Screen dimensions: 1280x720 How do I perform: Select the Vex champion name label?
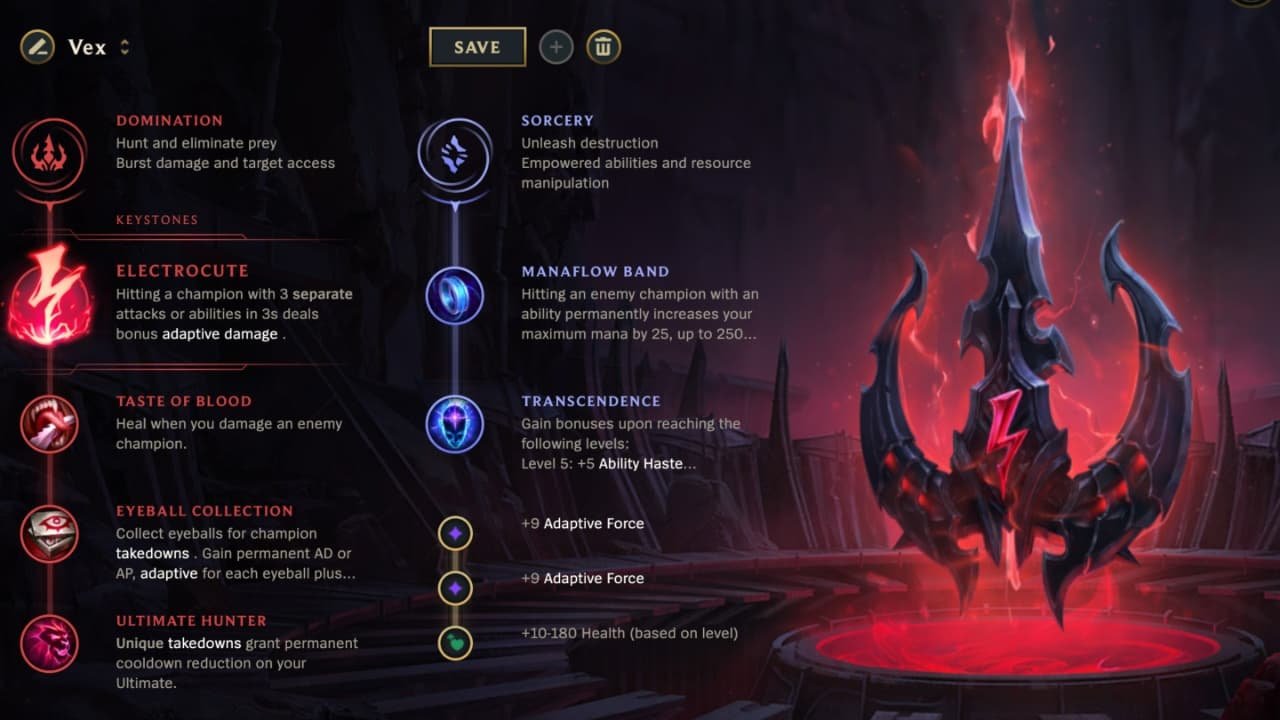89,47
